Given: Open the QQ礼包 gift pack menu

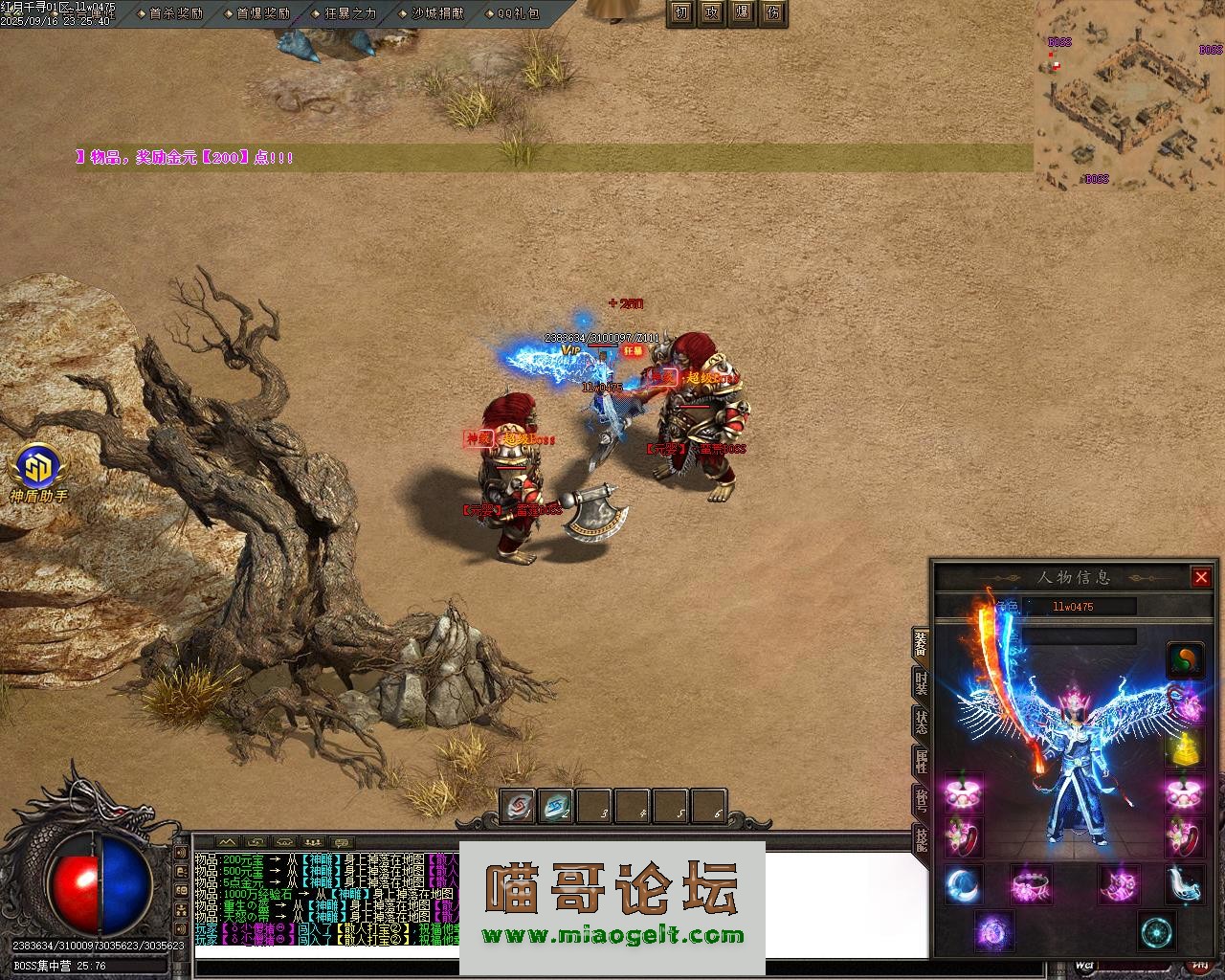Looking at the screenshot, I should [513, 13].
